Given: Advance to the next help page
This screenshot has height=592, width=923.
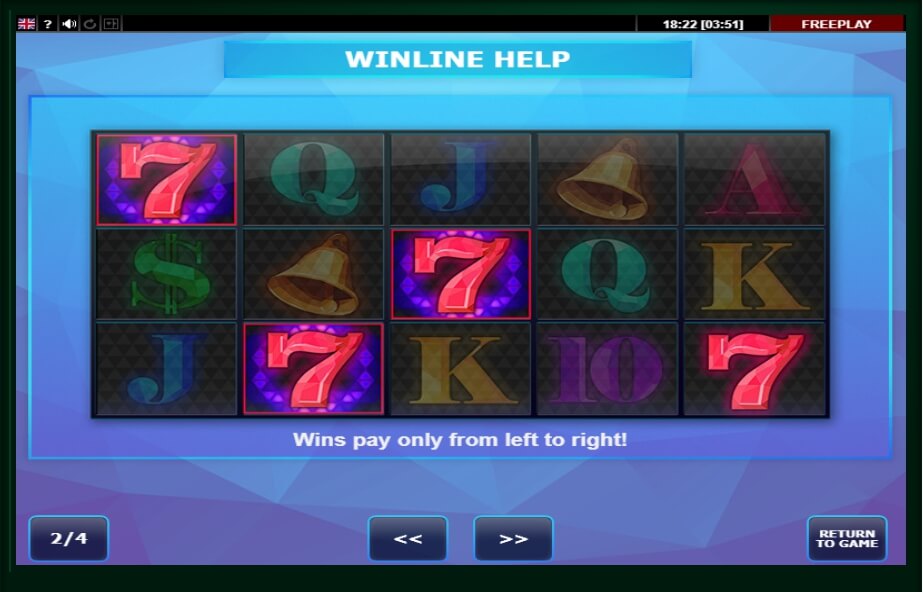Looking at the screenshot, I should (x=513, y=539).
